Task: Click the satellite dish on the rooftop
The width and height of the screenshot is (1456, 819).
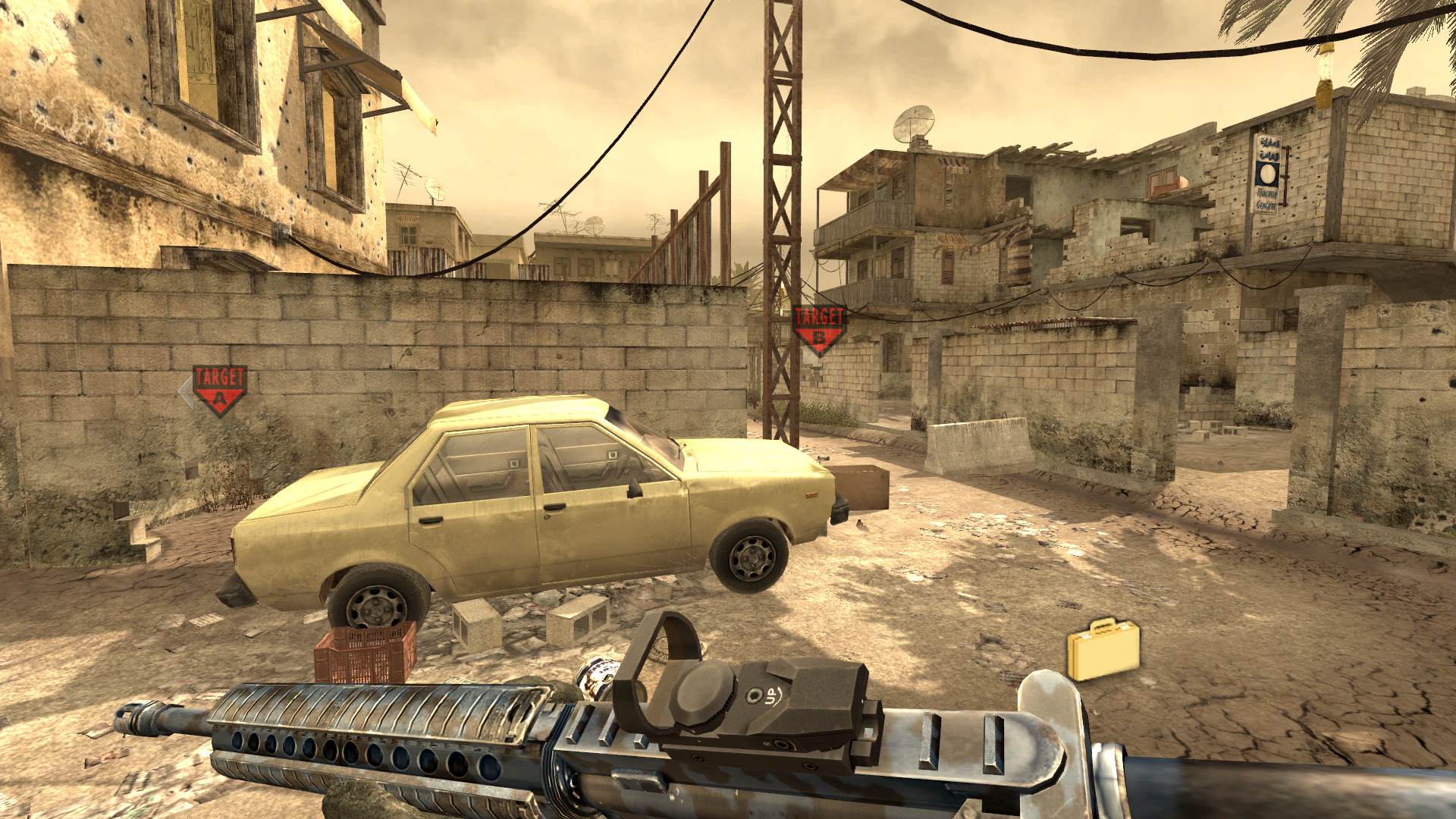Action: 915,121
